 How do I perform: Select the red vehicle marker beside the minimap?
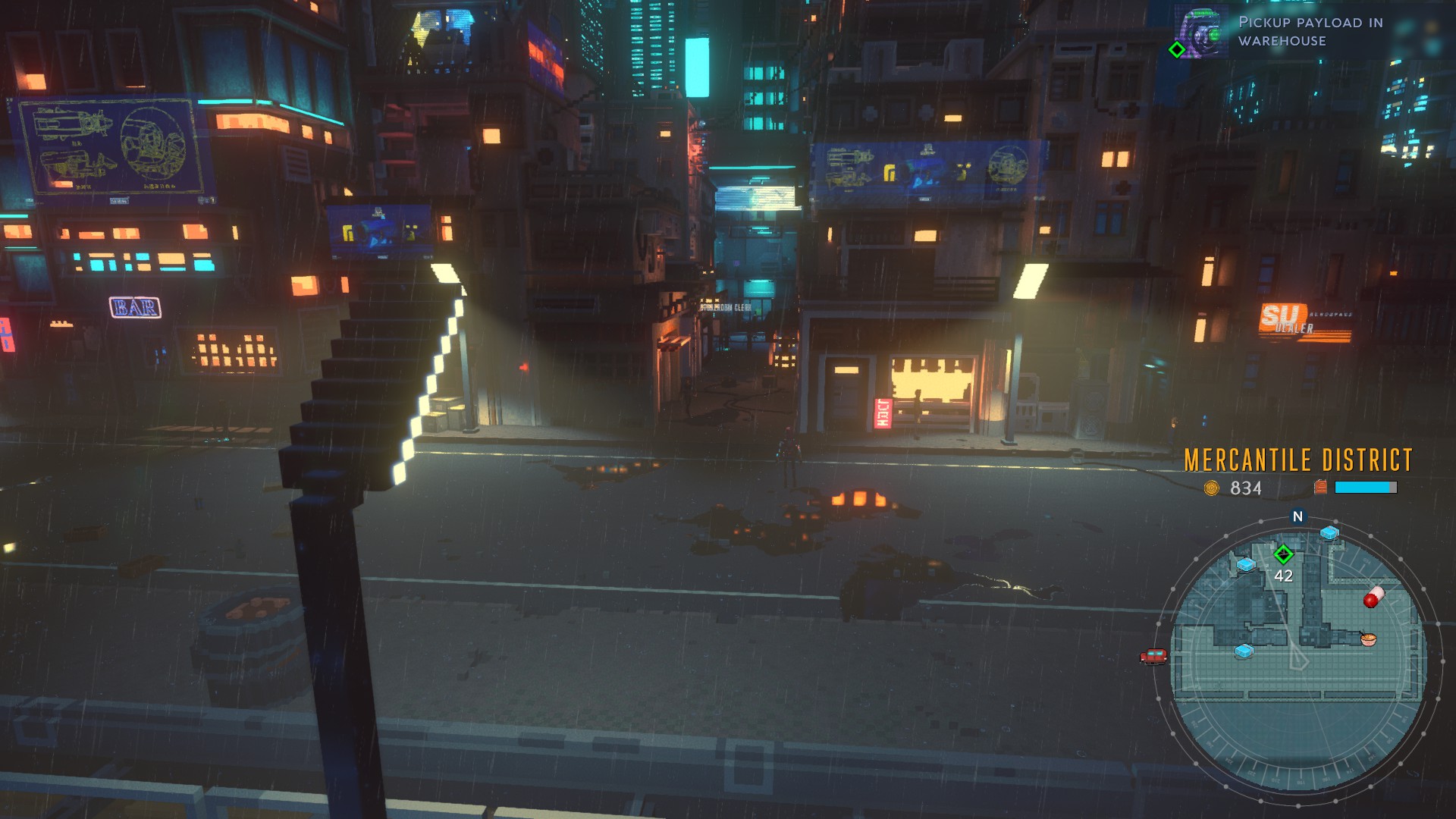coord(1153,657)
